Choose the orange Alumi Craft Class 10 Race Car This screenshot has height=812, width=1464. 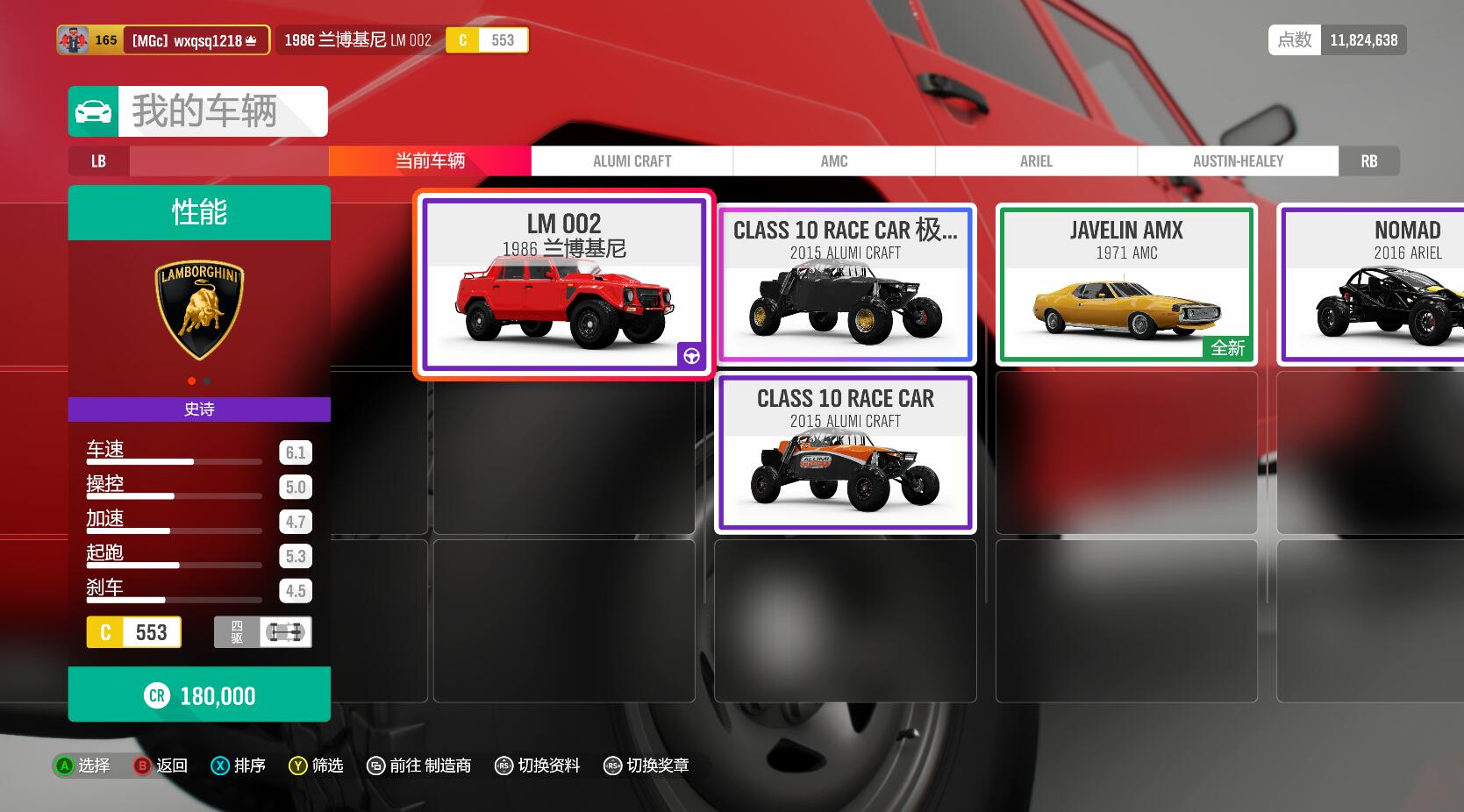tap(846, 452)
